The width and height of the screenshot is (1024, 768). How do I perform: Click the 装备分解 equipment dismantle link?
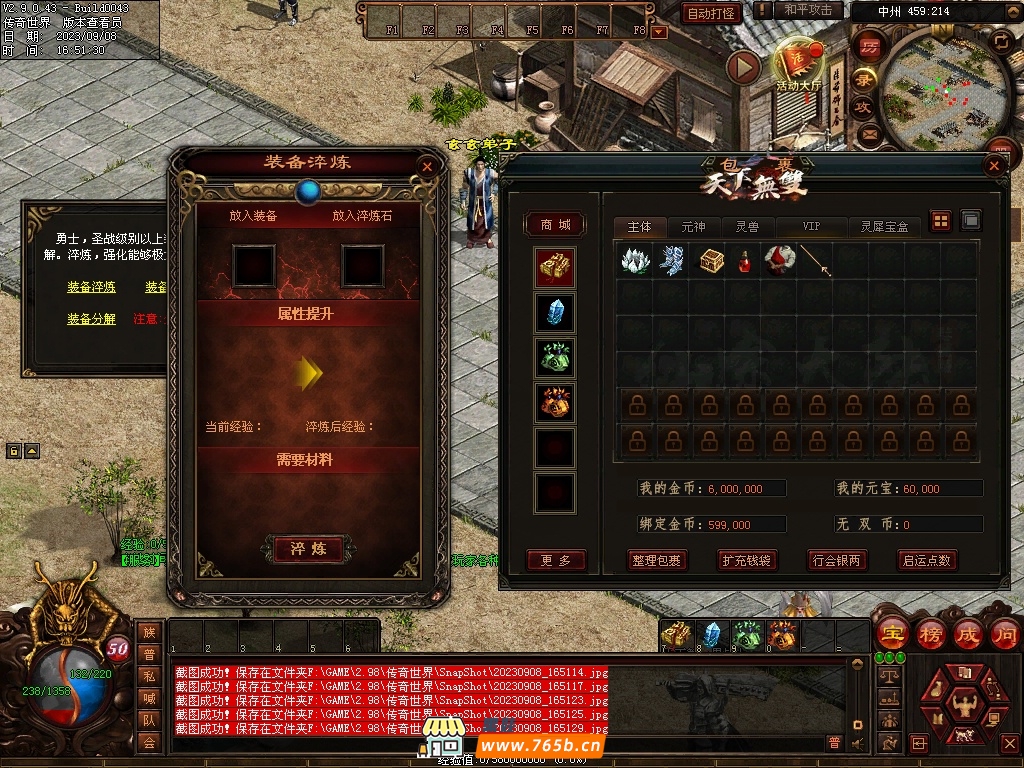click(91, 319)
